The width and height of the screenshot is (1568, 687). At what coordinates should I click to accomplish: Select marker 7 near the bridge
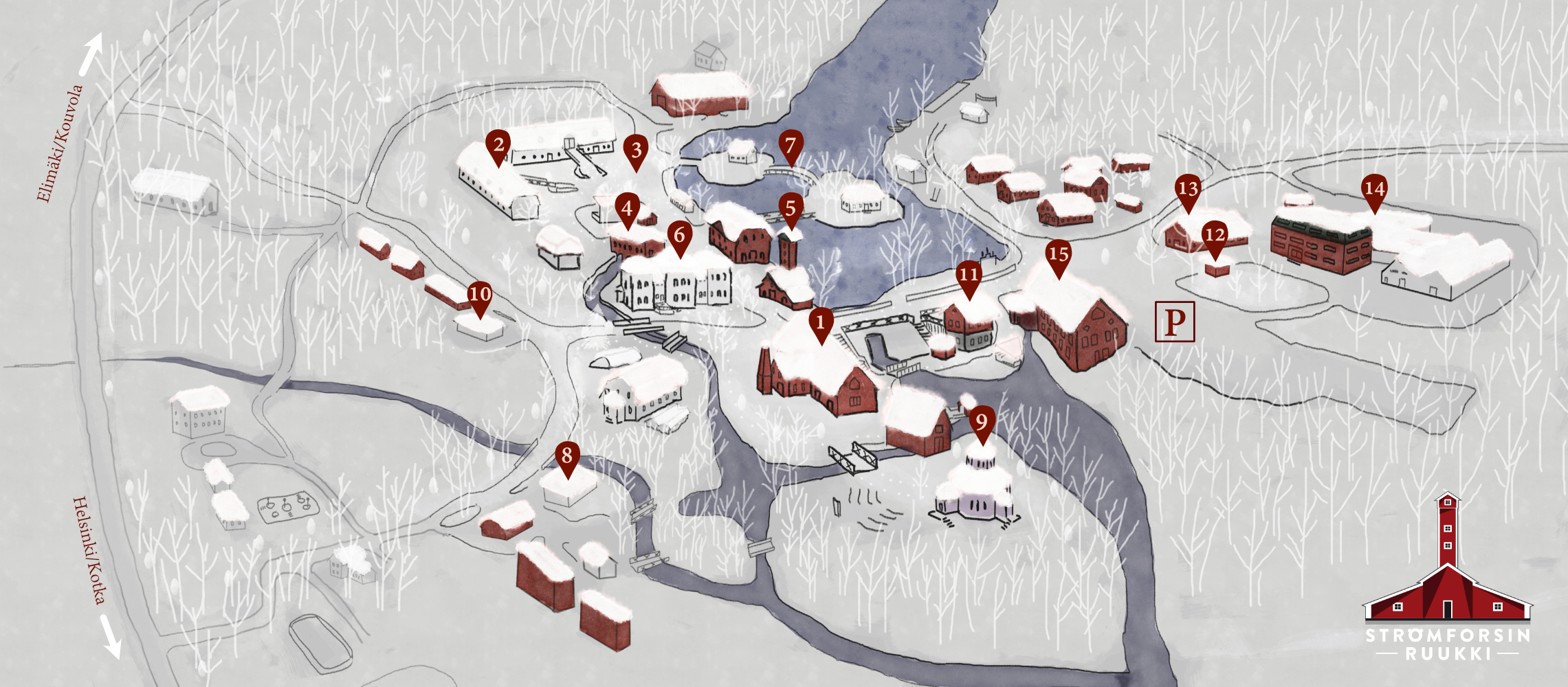(791, 146)
